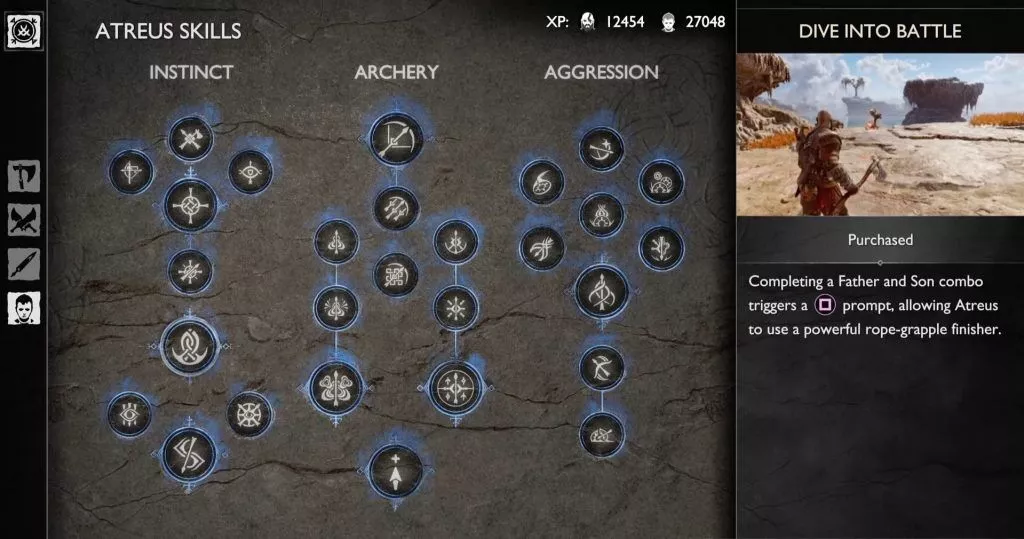Image resolution: width=1024 pixels, height=539 pixels.
Task: Switch to the spear skills tab
Action: click(23, 264)
